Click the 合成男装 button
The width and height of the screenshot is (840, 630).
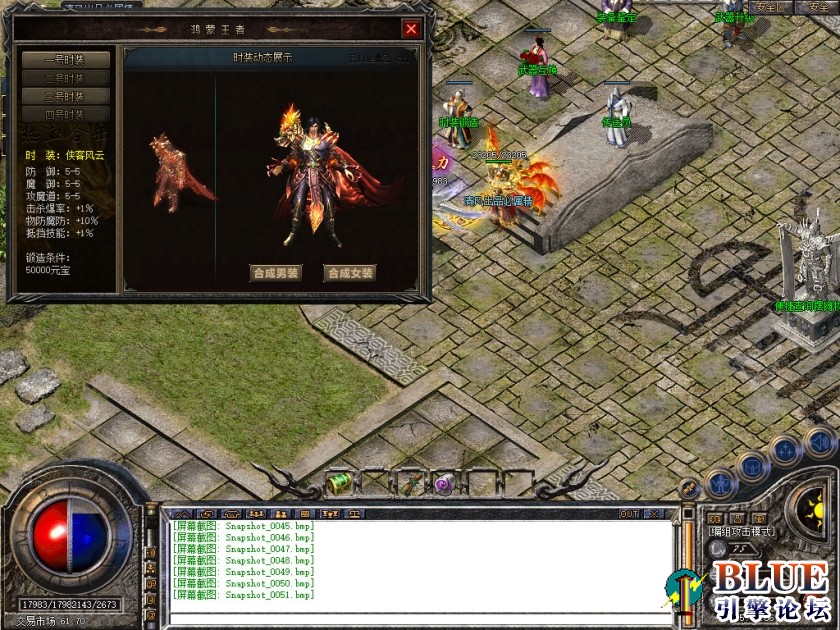[276, 273]
